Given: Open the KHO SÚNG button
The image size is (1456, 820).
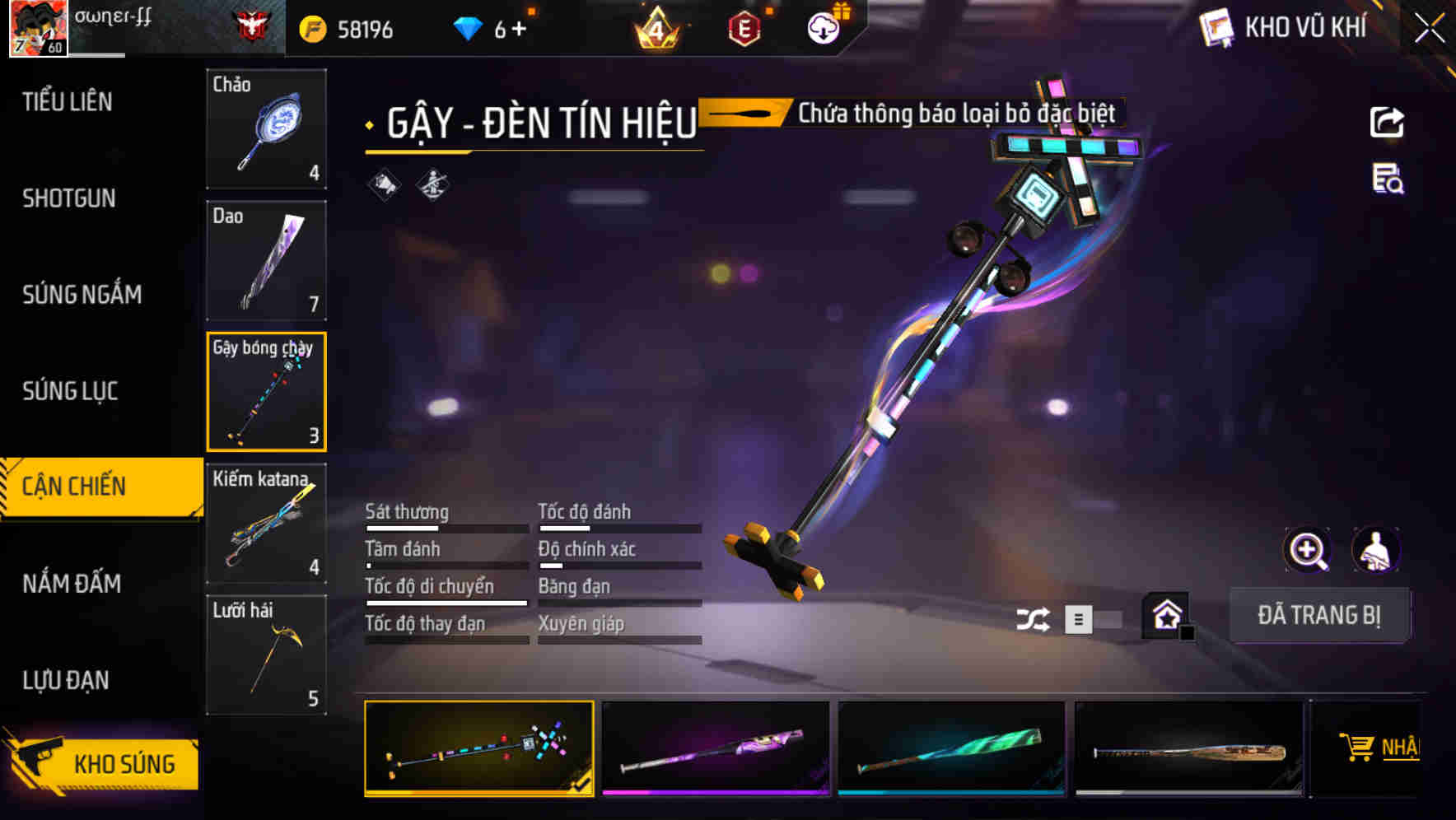Looking at the screenshot, I should point(103,763).
